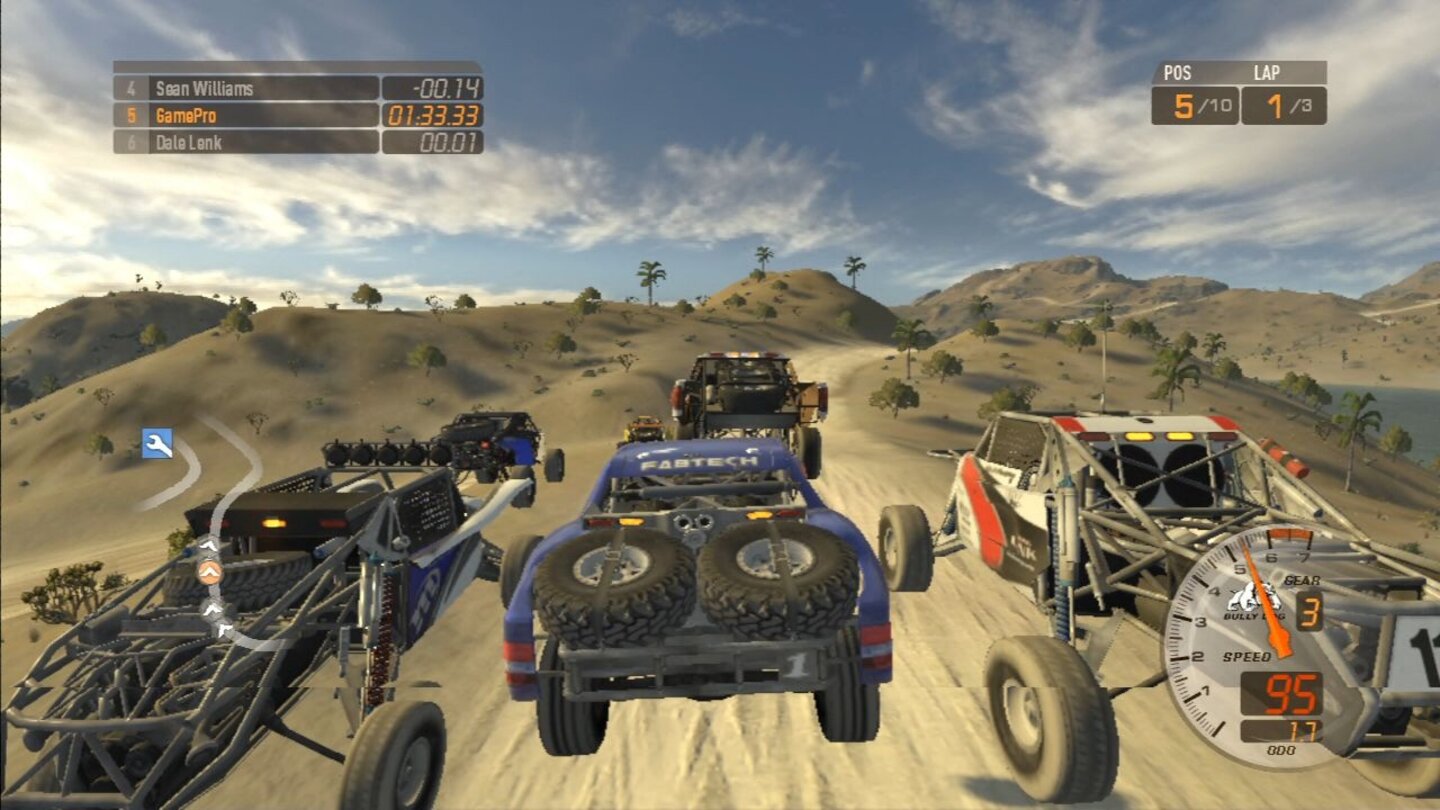Click the topmost white chevron on the track line
Viewport: 1440px width, 810px height.
point(210,545)
